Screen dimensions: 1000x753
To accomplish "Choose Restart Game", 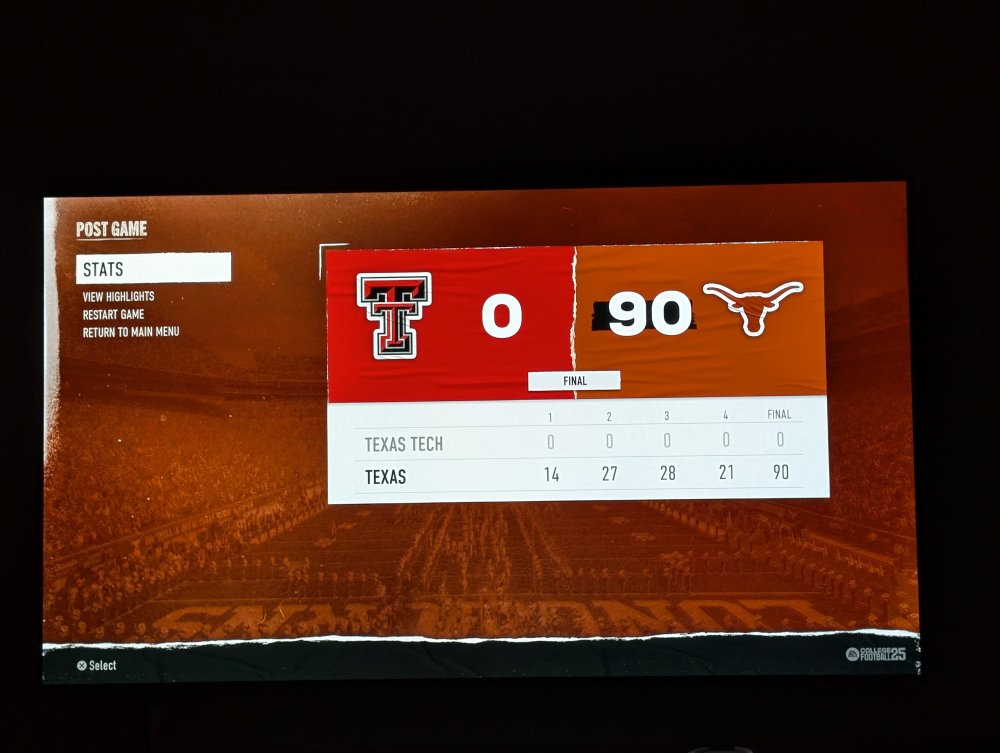I will tap(113, 314).
